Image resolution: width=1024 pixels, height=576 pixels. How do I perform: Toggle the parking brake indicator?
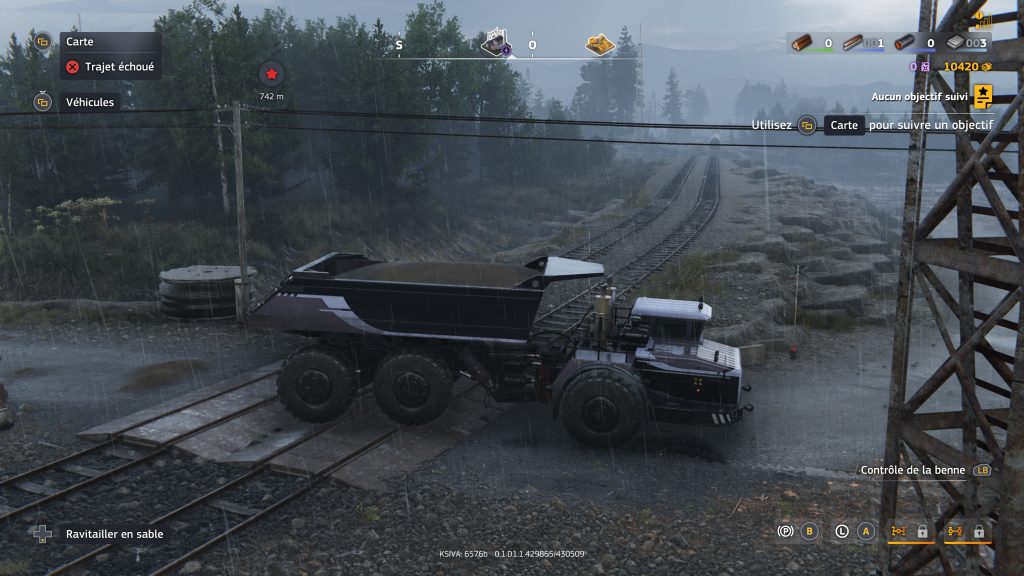point(784,531)
